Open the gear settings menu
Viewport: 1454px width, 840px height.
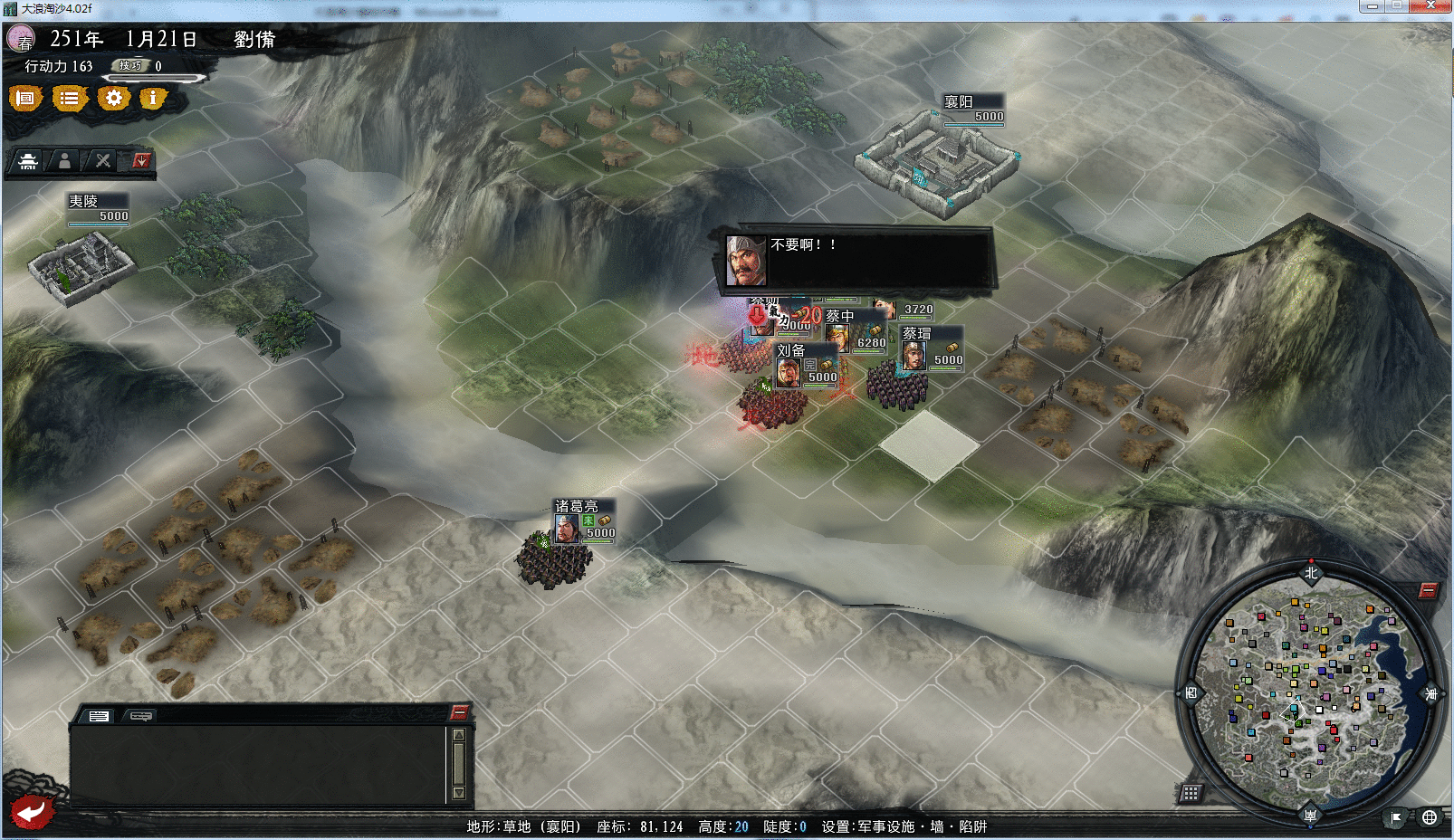point(113,98)
